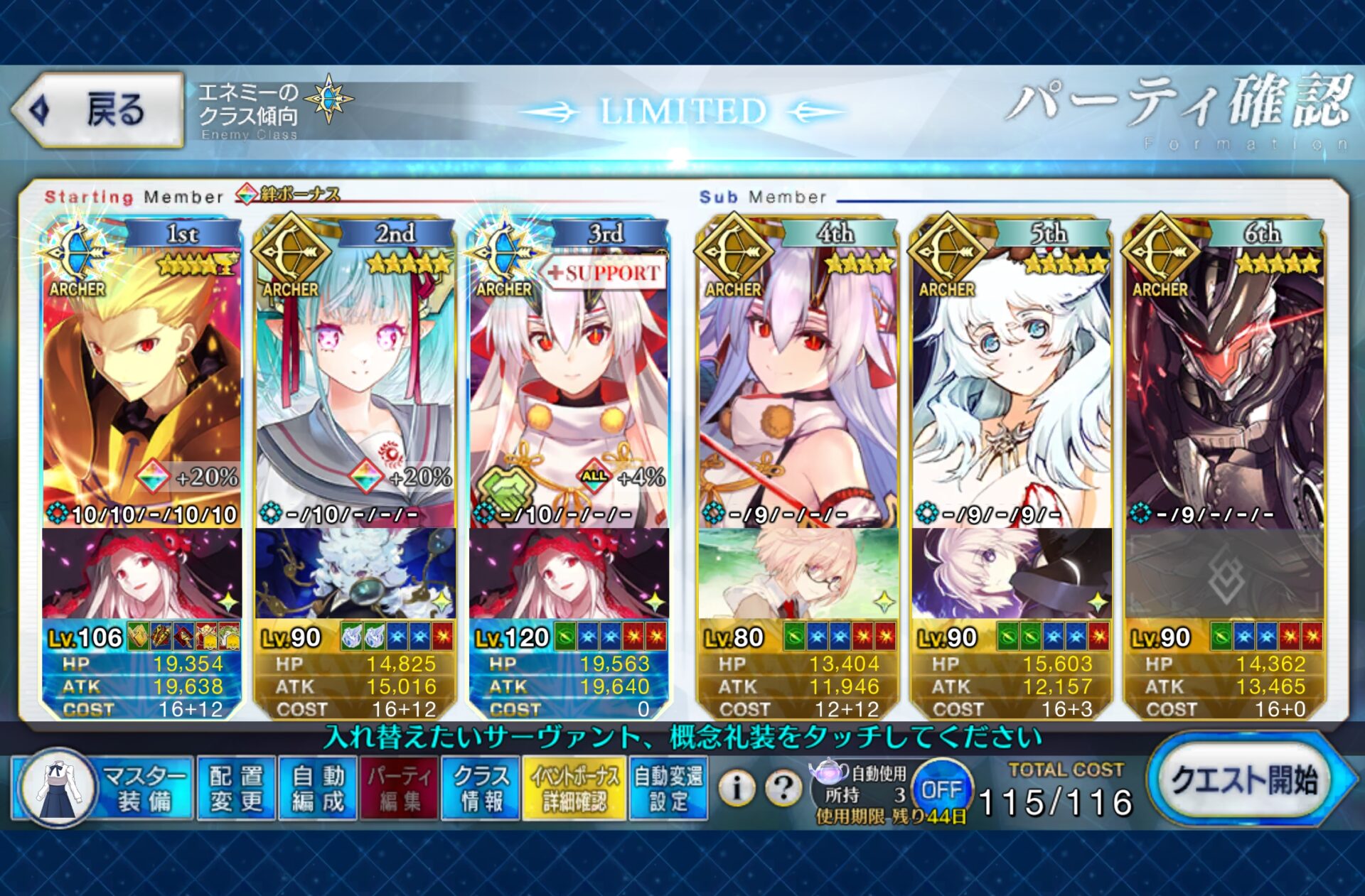Image resolution: width=1365 pixels, height=896 pixels.
Task: Open マスター装備 master equipment
Action: point(103,788)
